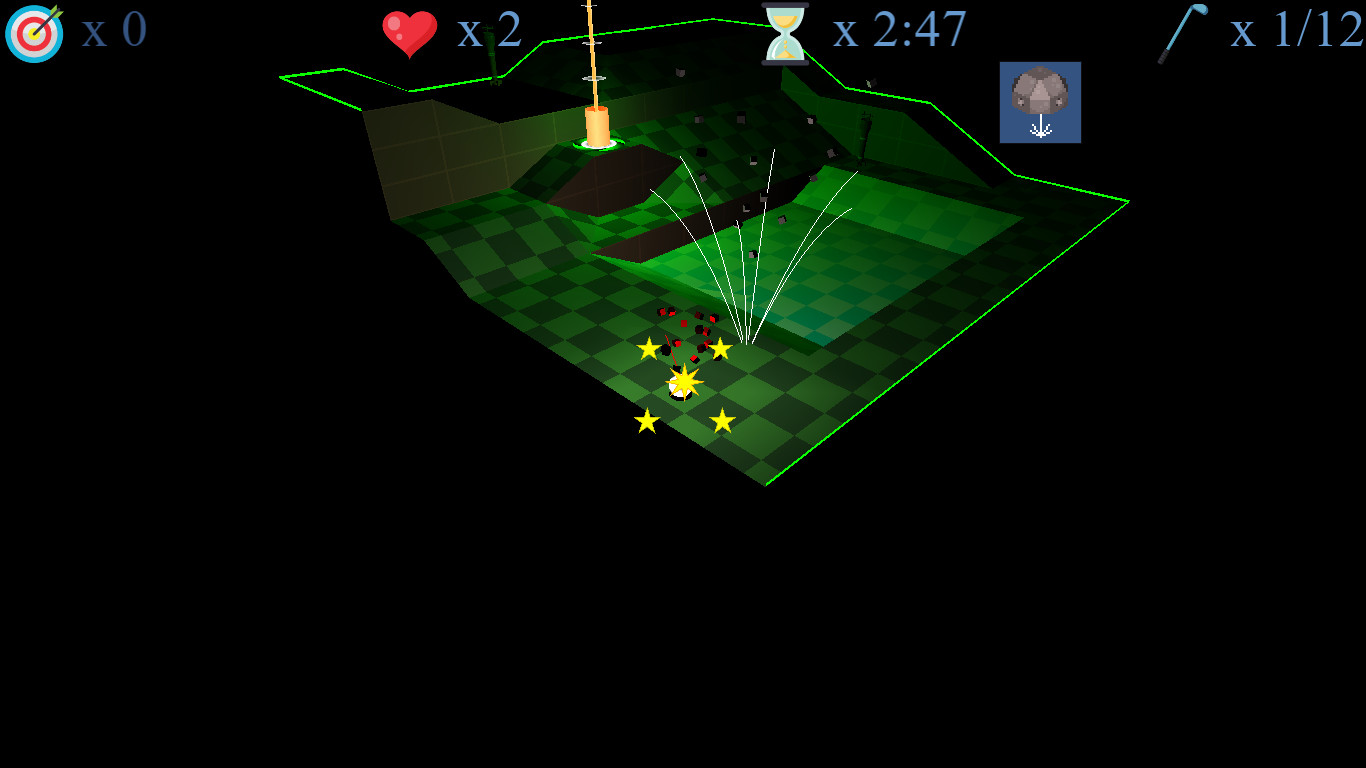Image resolution: width=1366 pixels, height=768 pixels.
Task: Activate the meteor drop power-up icon
Action: click(x=1040, y=100)
